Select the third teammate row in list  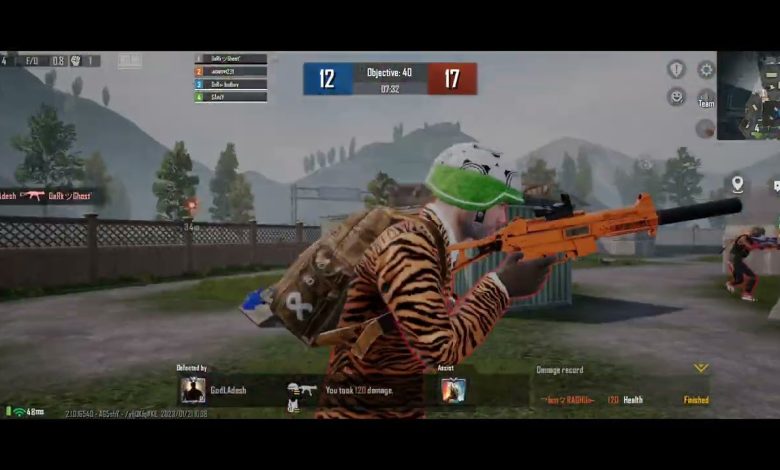point(231,84)
